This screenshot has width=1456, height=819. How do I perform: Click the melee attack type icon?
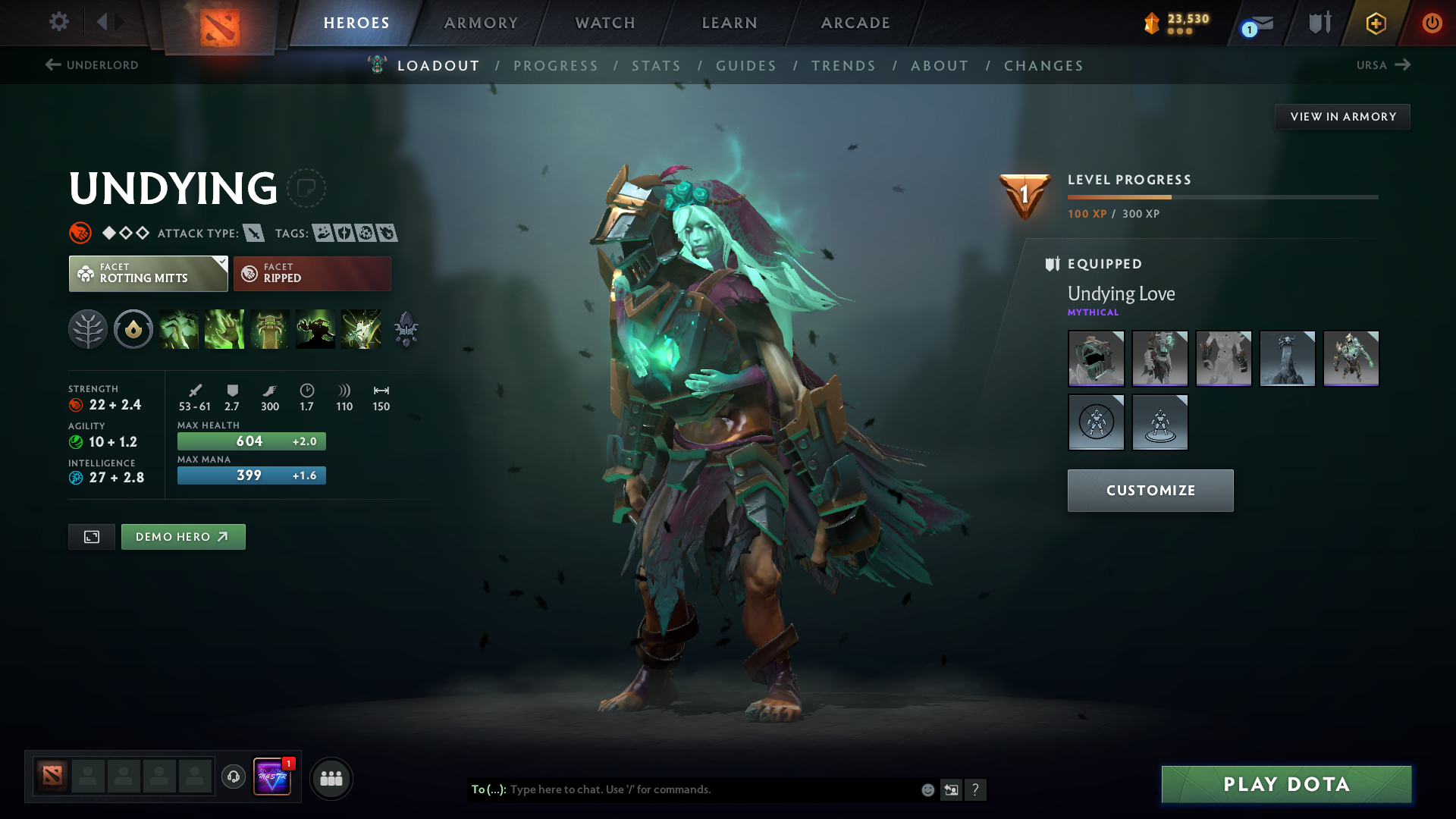(x=254, y=233)
